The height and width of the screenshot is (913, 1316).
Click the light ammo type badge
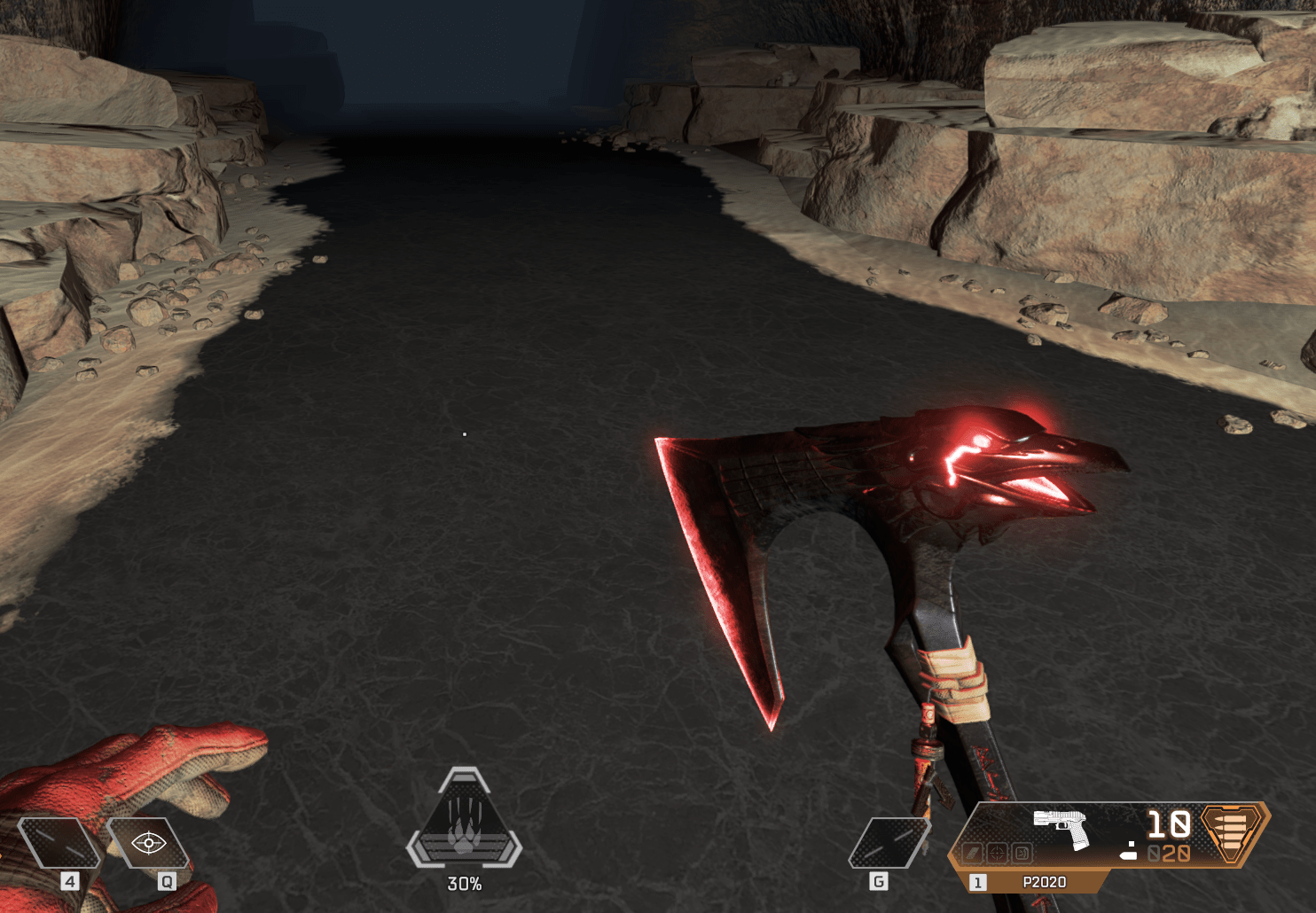pyautogui.click(x=1233, y=832)
